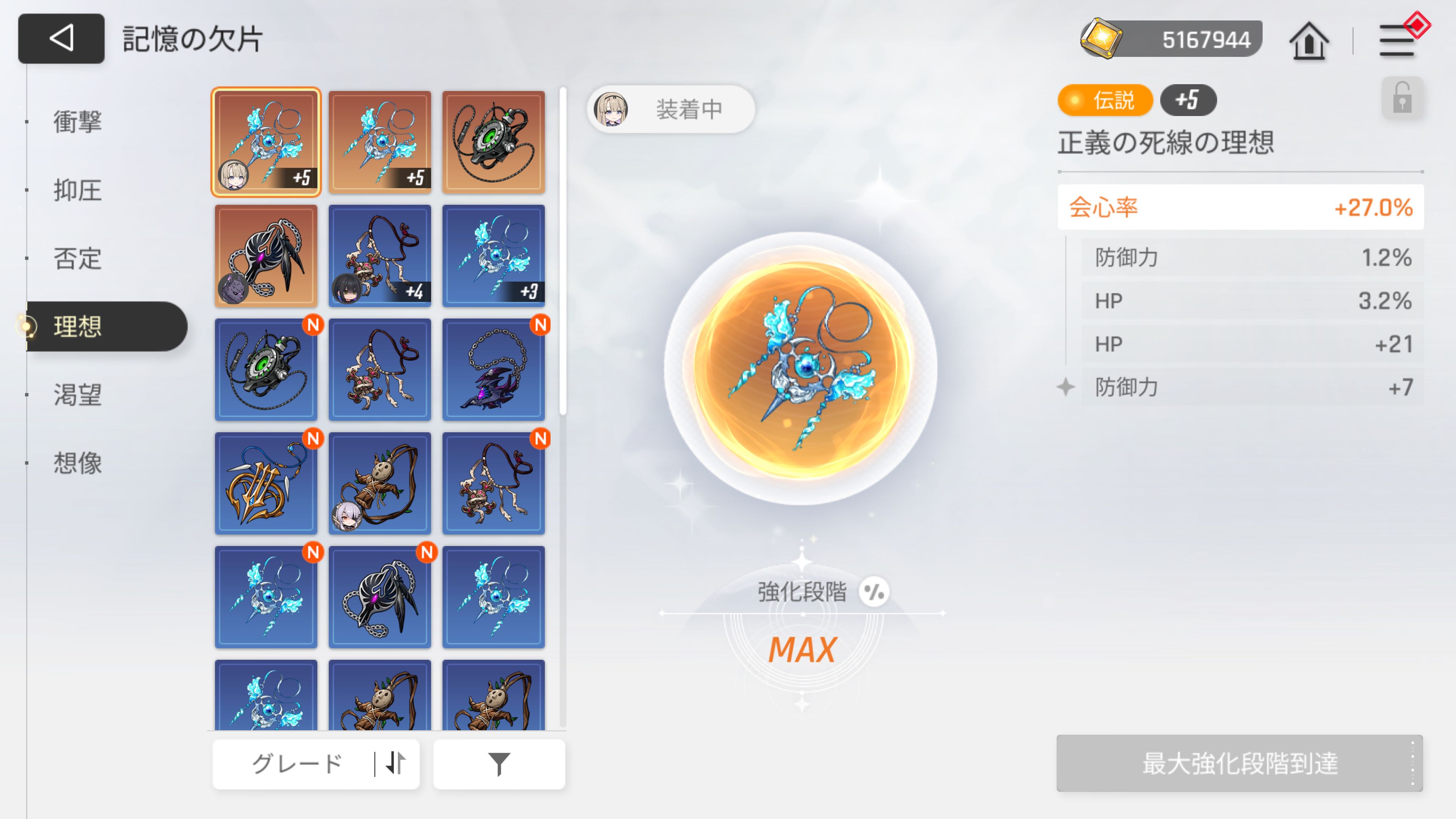
Task: Select the green-eyed device fragment, orange grade
Action: pos(493,142)
